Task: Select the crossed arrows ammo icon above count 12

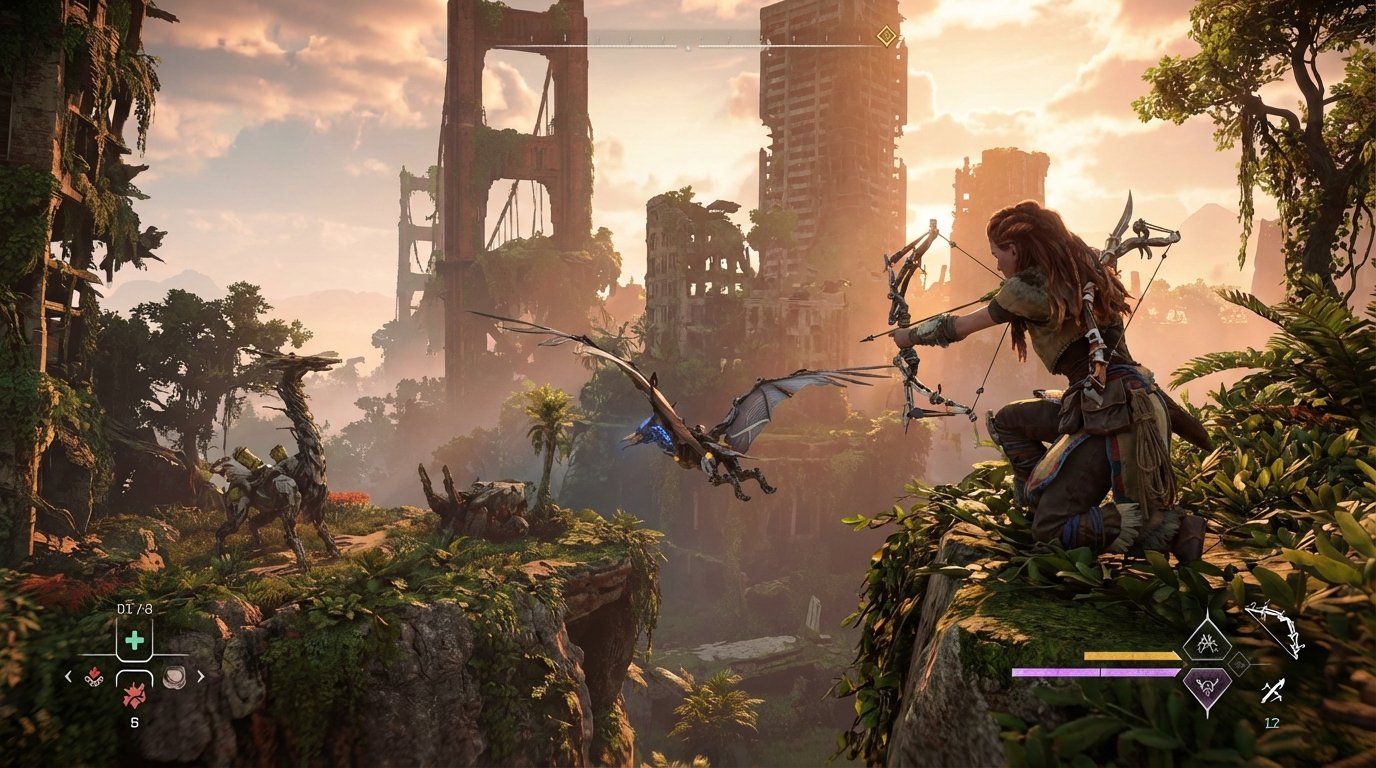Action: (1273, 690)
